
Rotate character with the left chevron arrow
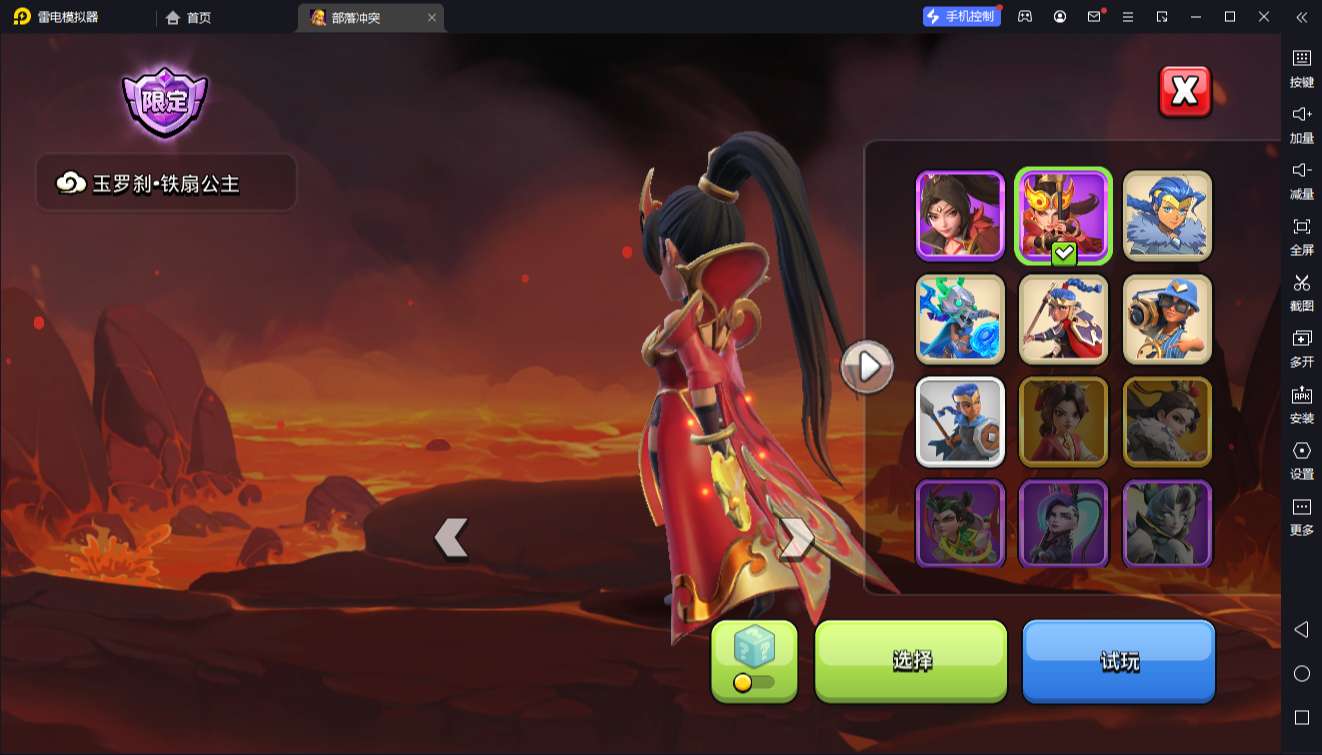(451, 538)
